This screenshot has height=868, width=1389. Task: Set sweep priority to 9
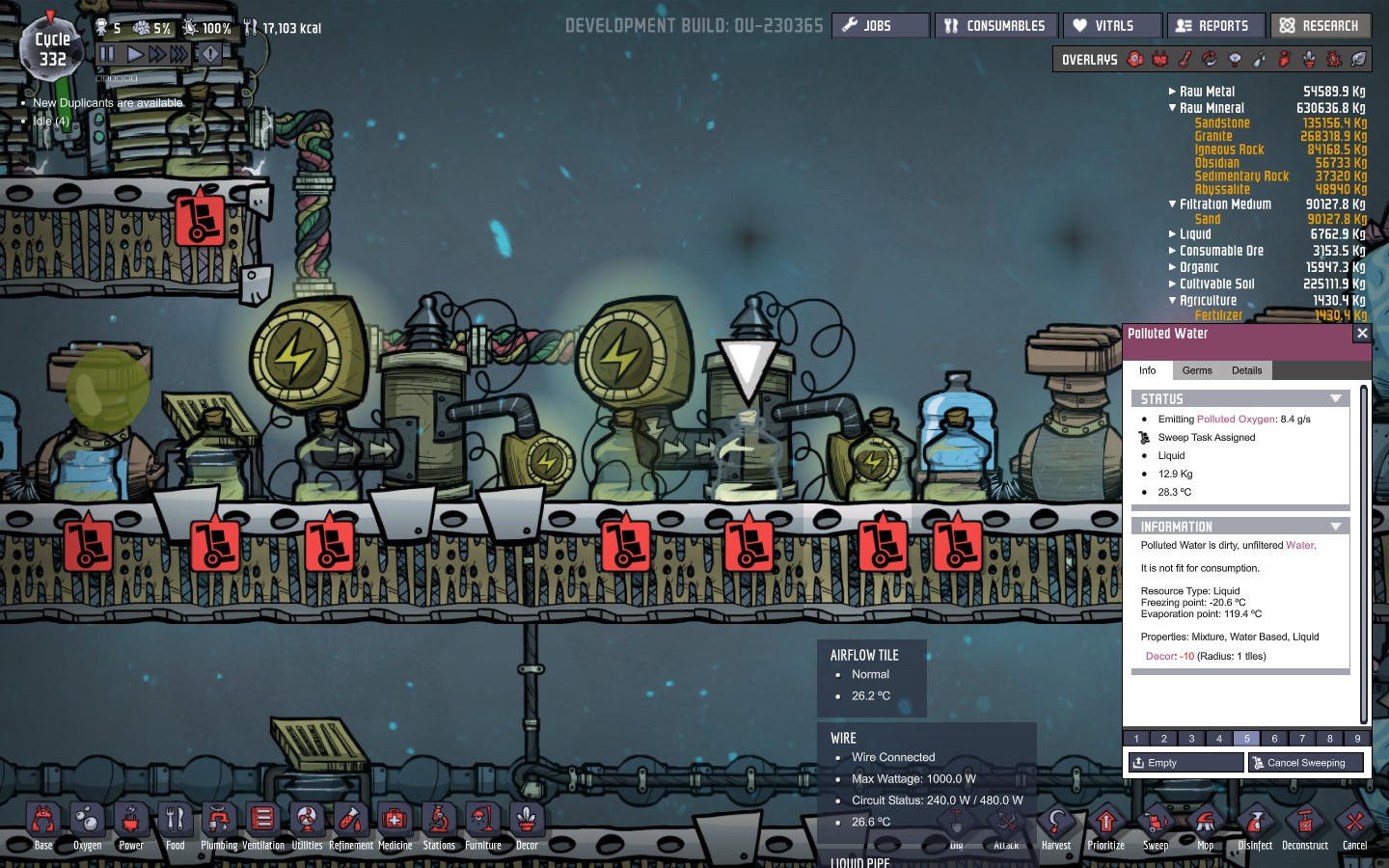1356,739
